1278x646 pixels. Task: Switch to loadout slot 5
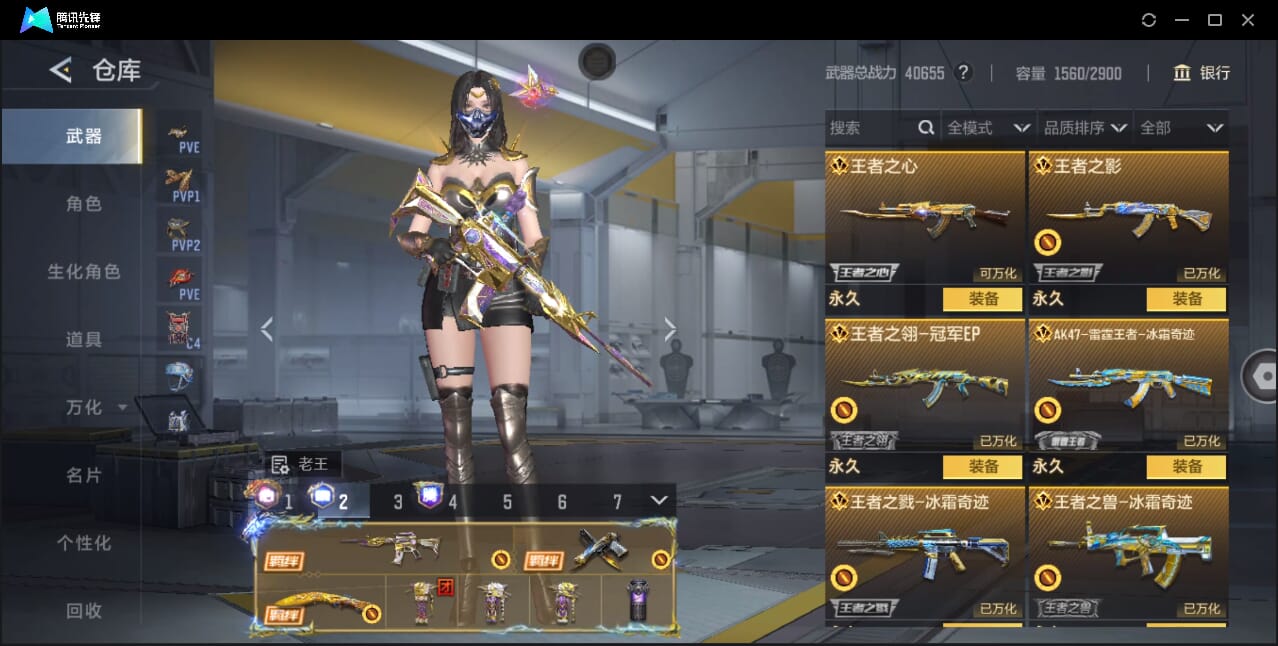point(507,502)
